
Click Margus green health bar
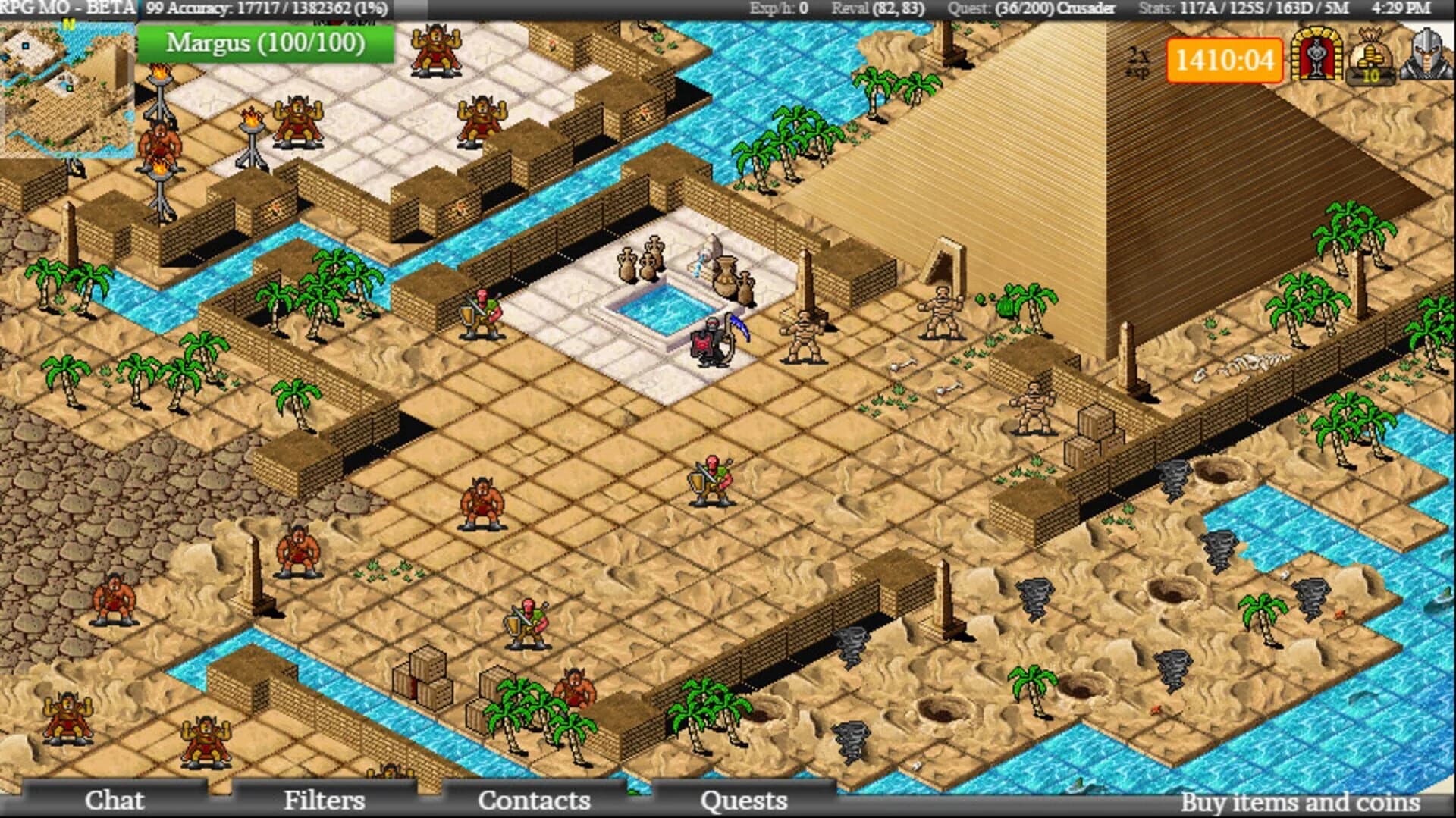pyautogui.click(x=265, y=44)
